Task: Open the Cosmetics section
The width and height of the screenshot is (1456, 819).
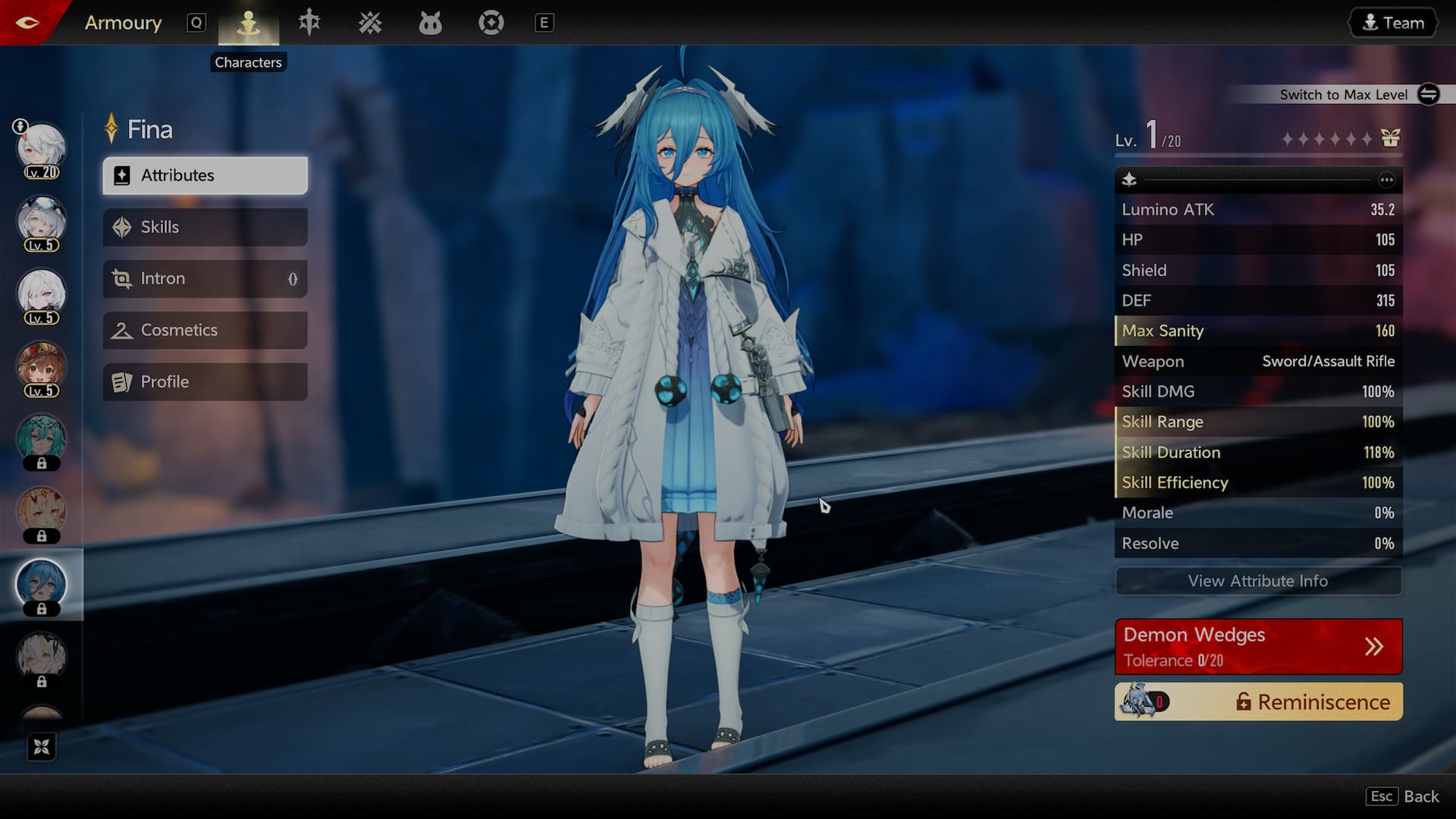Action: click(x=205, y=330)
